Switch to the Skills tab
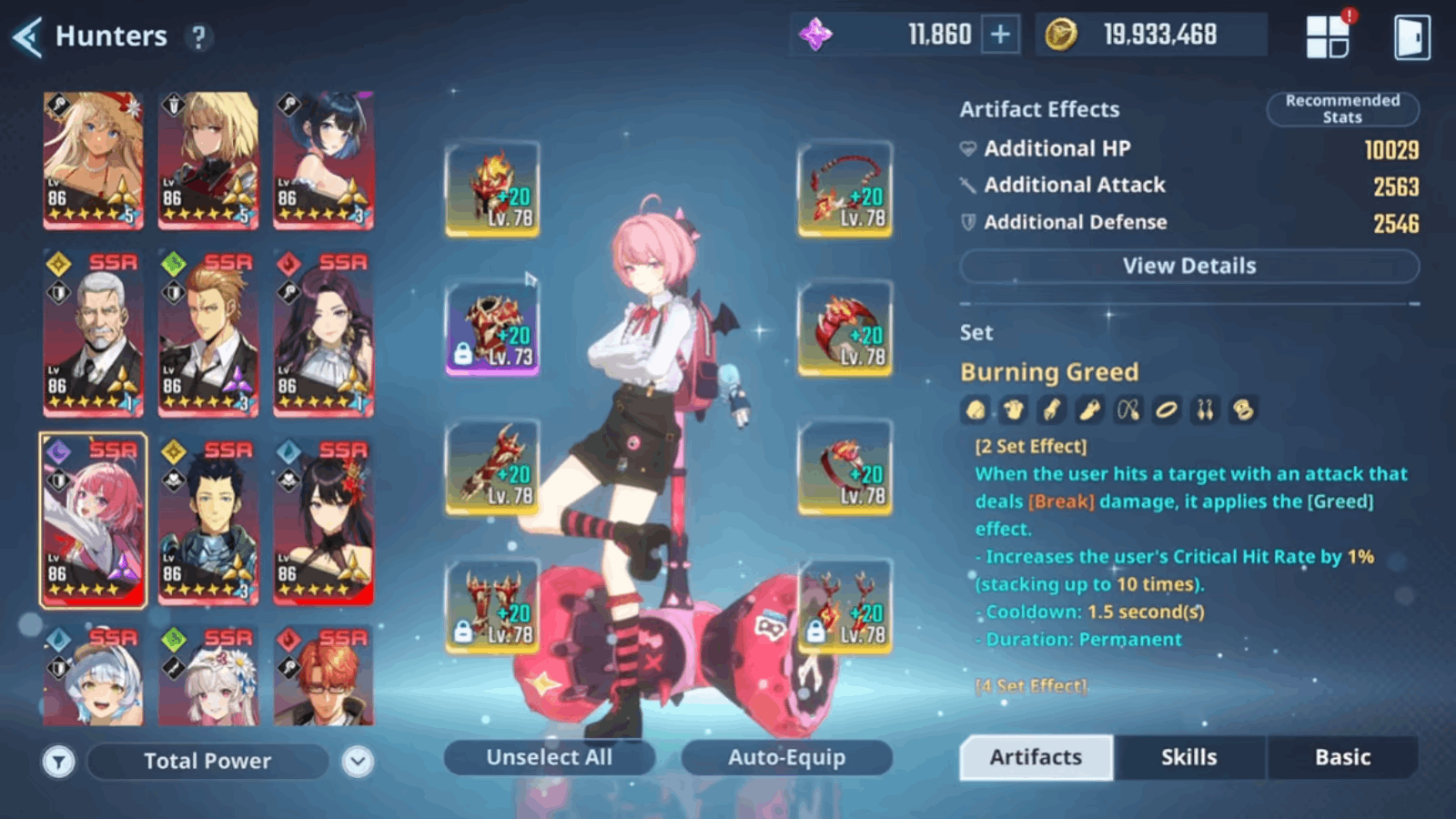The image size is (1456, 819). point(1188,757)
